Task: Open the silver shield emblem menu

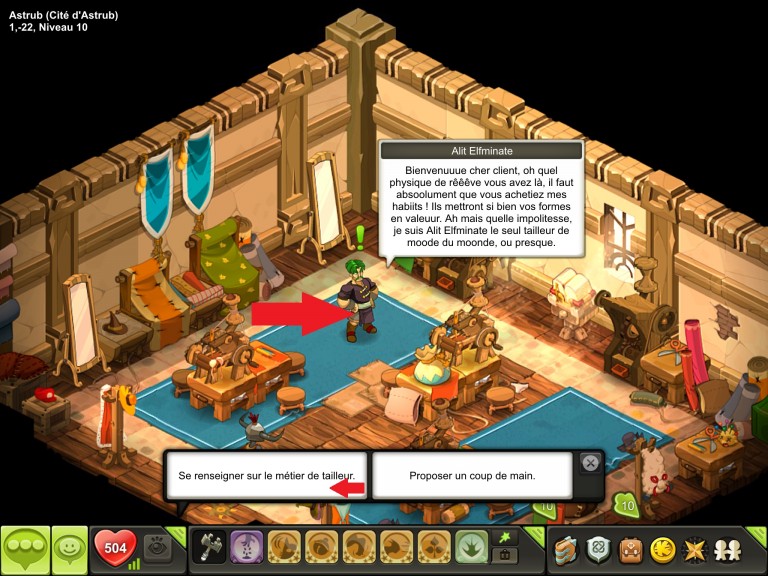Action: coord(600,548)
